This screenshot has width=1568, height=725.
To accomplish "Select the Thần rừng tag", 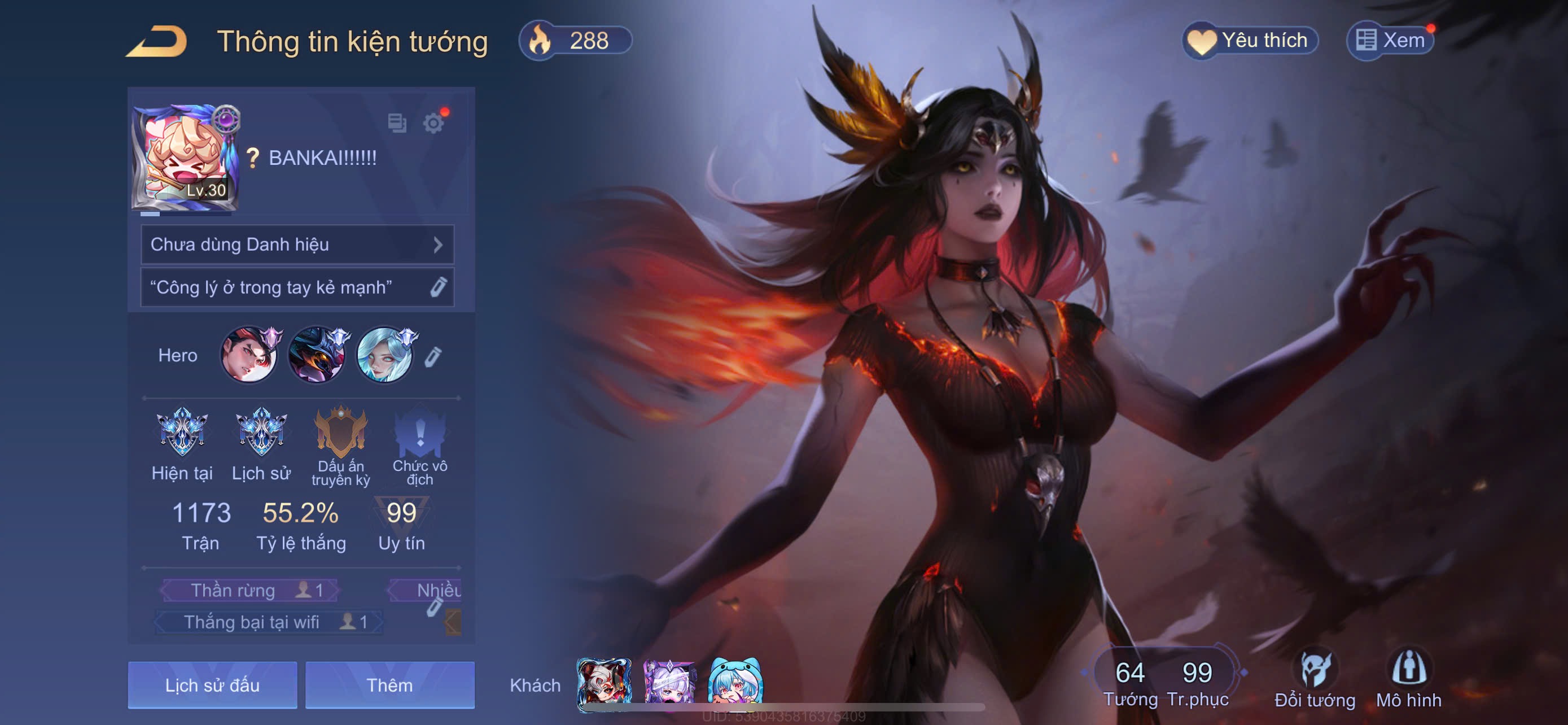I will pyautogui.click(x=249, y=590).
